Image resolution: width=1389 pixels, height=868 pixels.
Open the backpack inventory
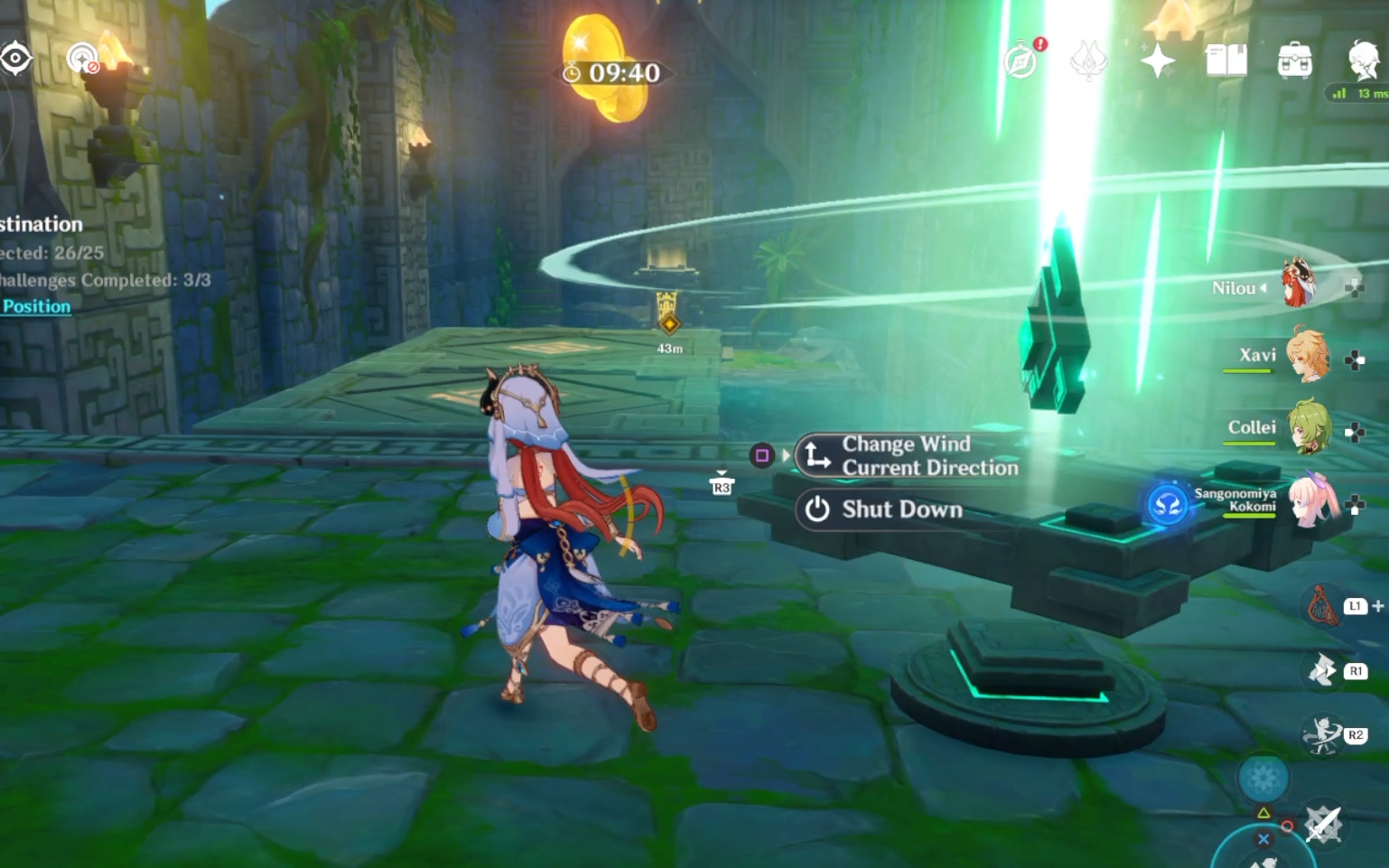tap(1294, 61)
